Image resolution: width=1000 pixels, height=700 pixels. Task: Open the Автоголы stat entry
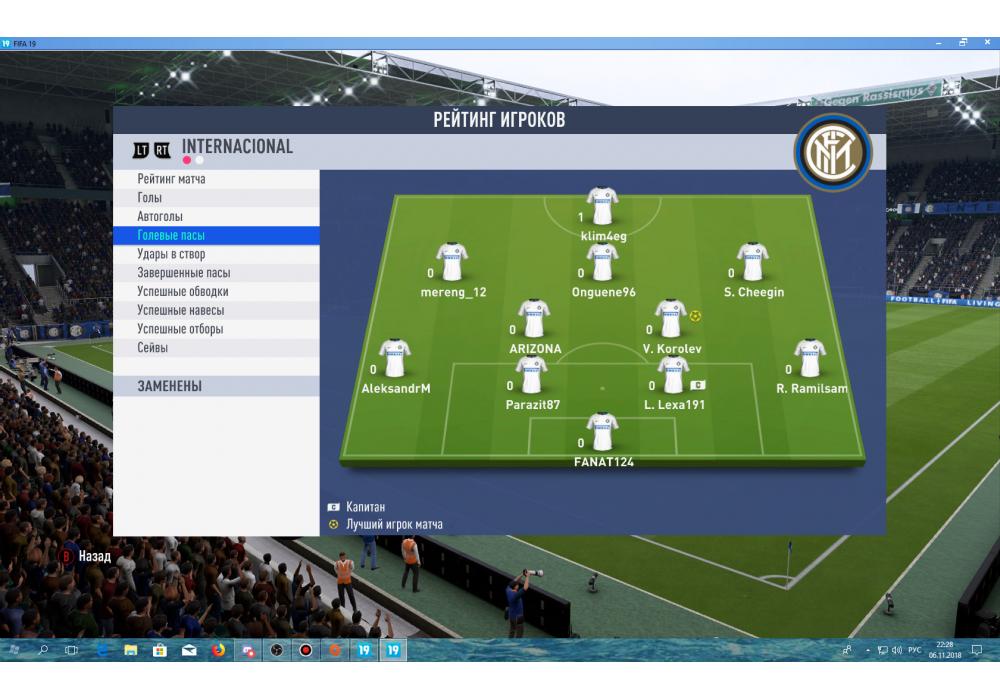click(x=160, y=217)
